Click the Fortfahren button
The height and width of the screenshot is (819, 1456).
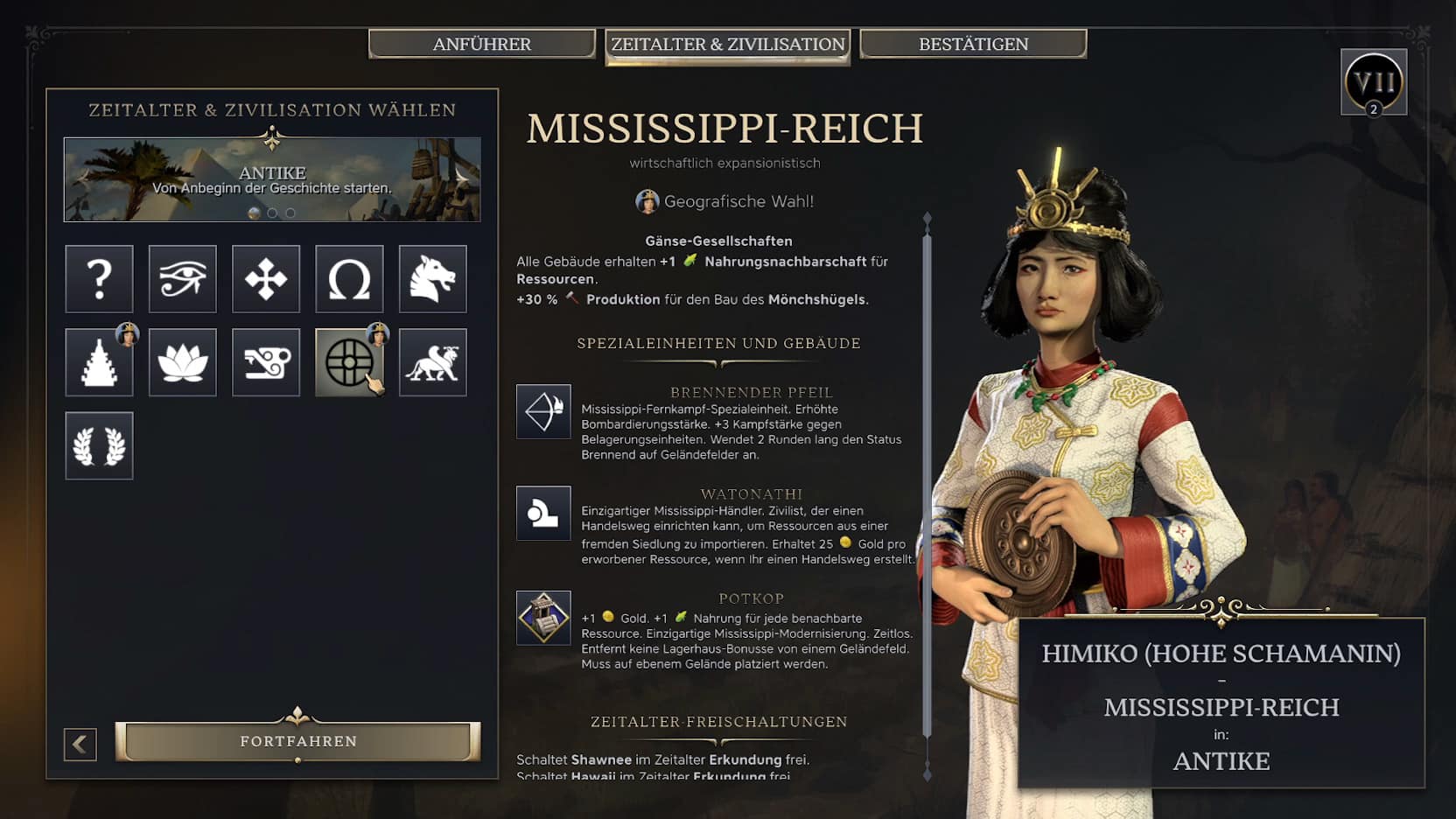click(298, 741)
